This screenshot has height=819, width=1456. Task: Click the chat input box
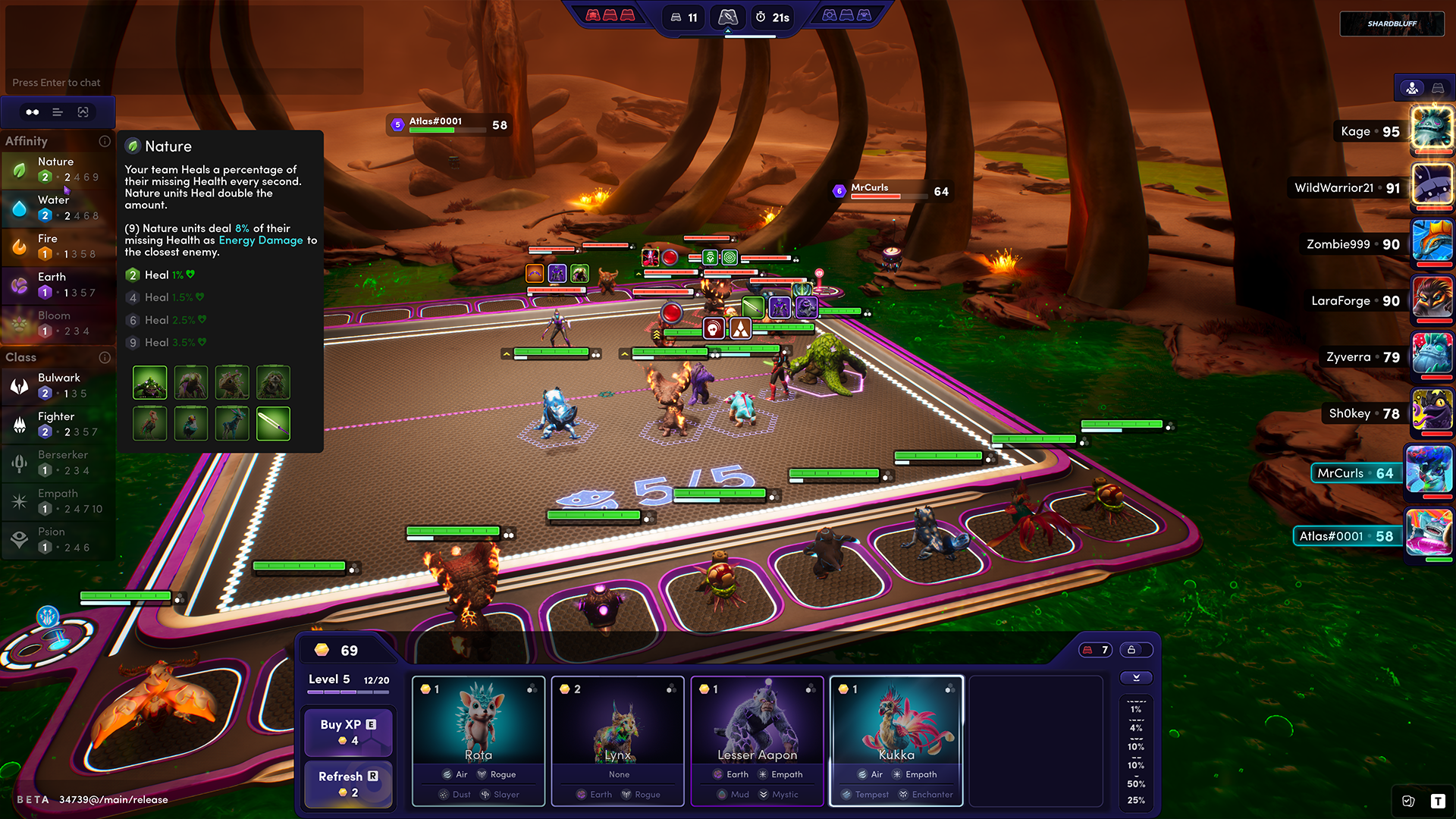(184, 82)
